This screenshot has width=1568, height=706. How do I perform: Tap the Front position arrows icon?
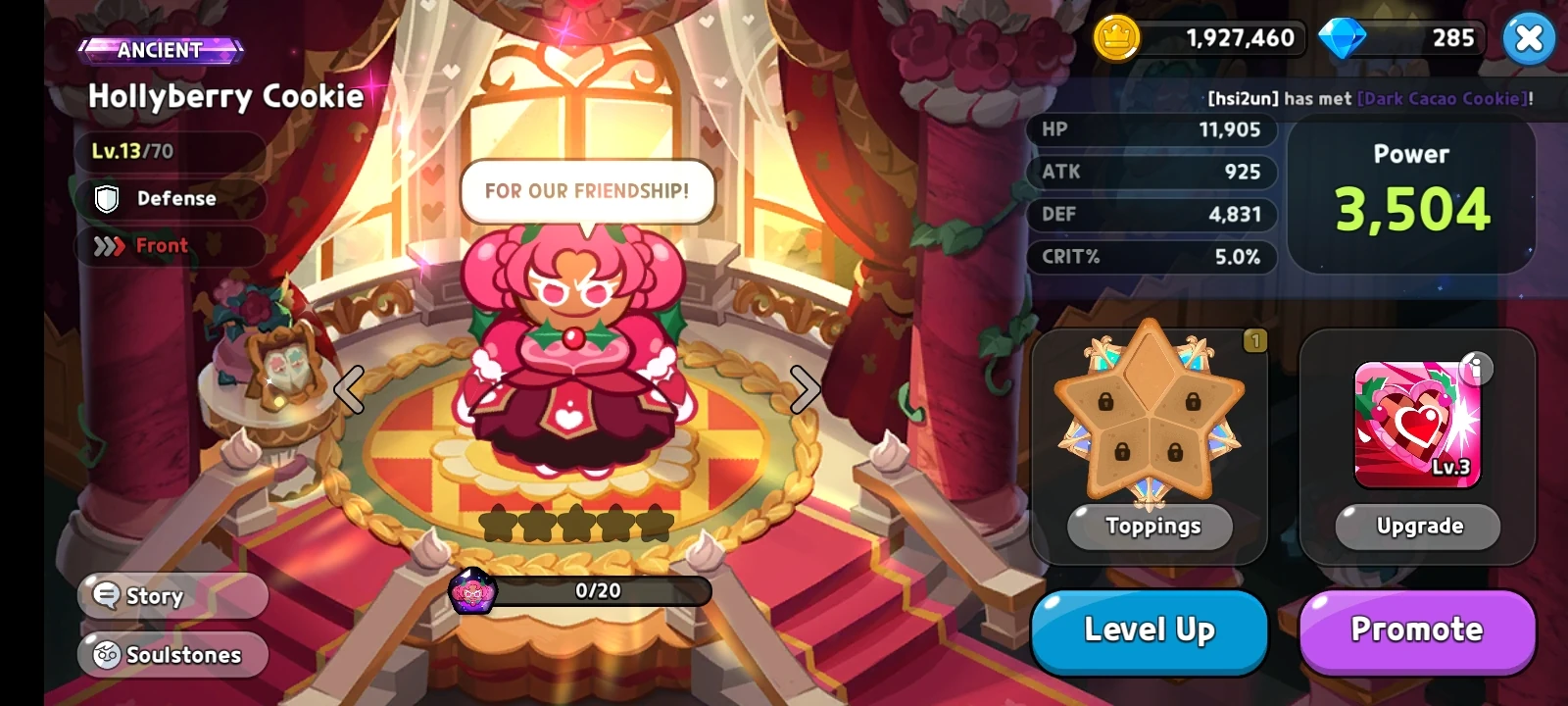click(108, 245)
